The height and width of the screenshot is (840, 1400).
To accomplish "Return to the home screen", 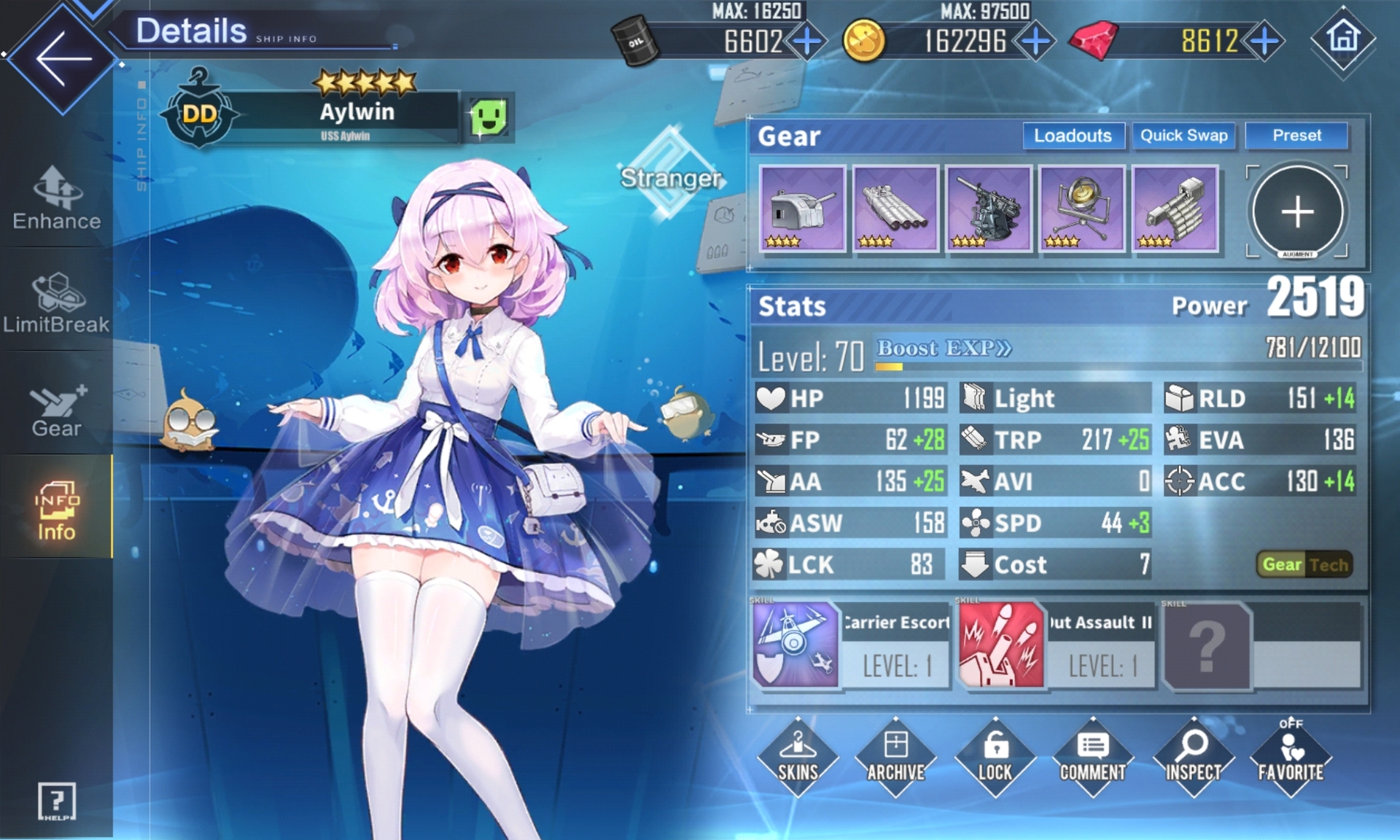I will [x=1343, y=39].
